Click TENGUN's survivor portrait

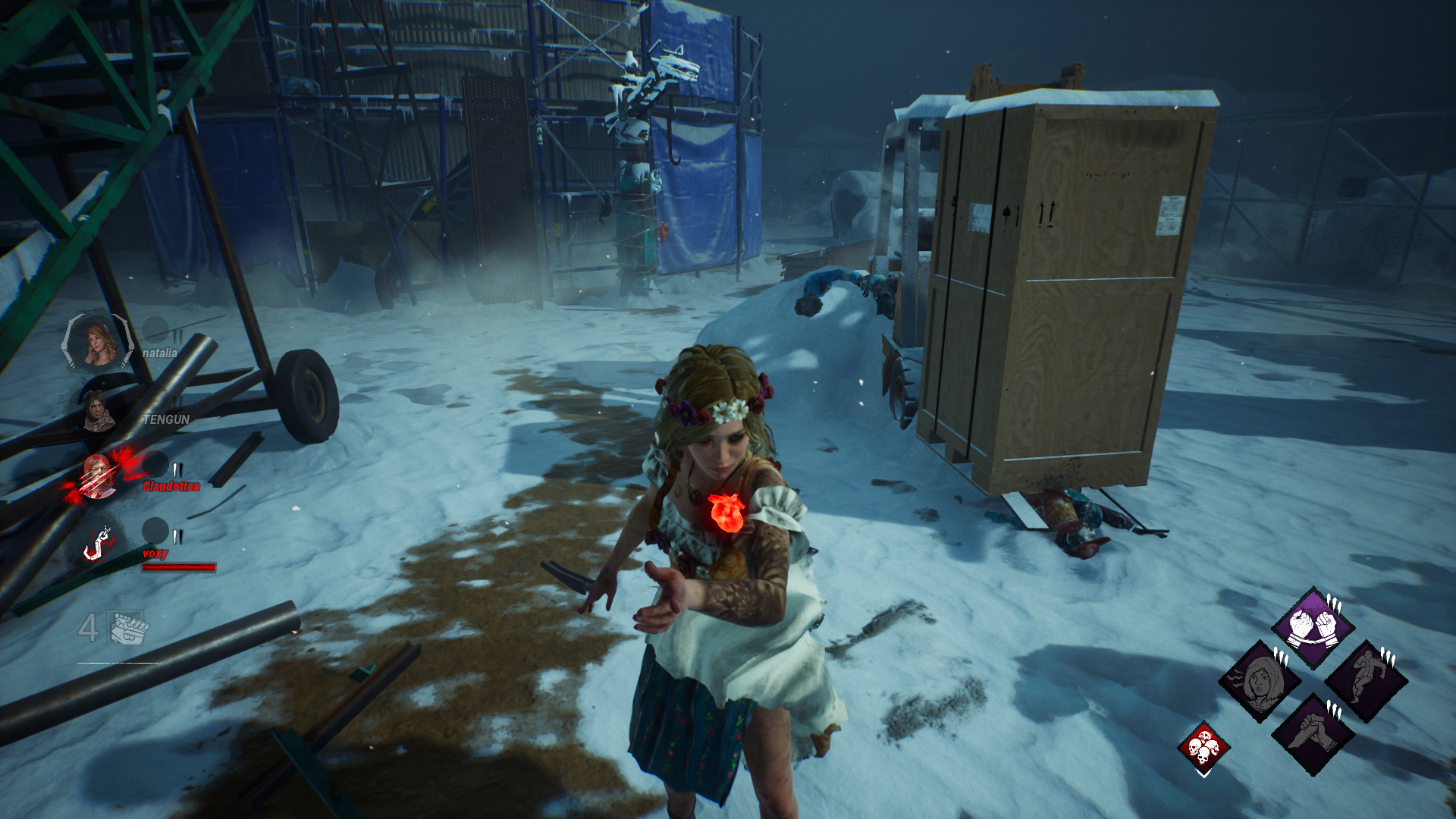point(97,411)
